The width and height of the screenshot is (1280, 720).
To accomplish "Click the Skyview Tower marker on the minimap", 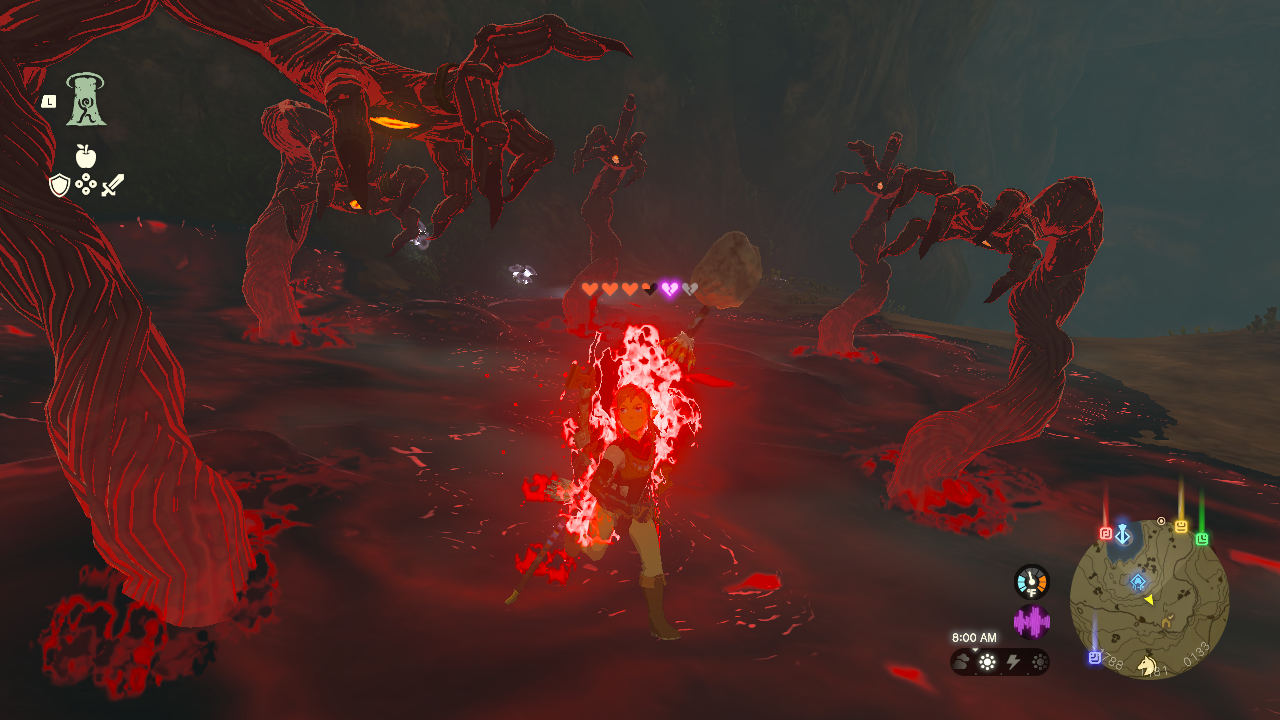I will [x=1123, y=535].
